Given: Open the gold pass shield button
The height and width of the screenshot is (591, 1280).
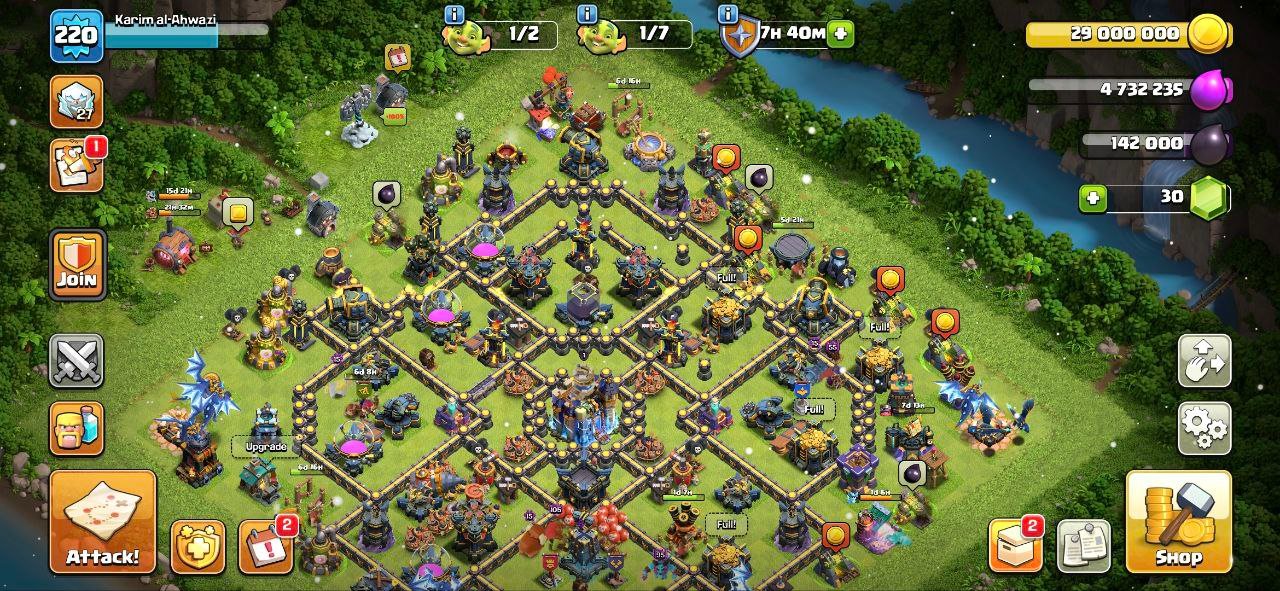Looking at the screenshot, I should coord(197,547).
